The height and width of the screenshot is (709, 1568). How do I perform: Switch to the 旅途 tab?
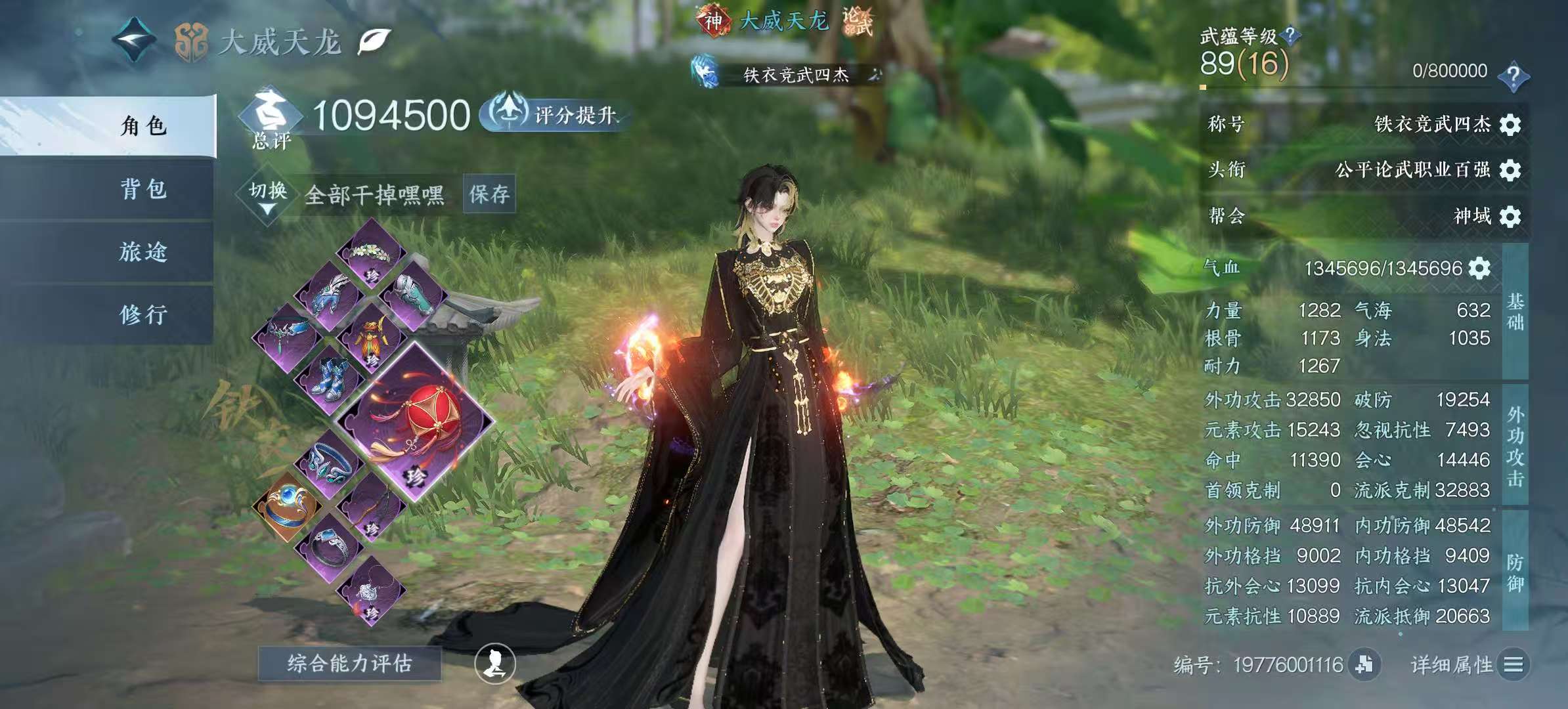[143, 252]
